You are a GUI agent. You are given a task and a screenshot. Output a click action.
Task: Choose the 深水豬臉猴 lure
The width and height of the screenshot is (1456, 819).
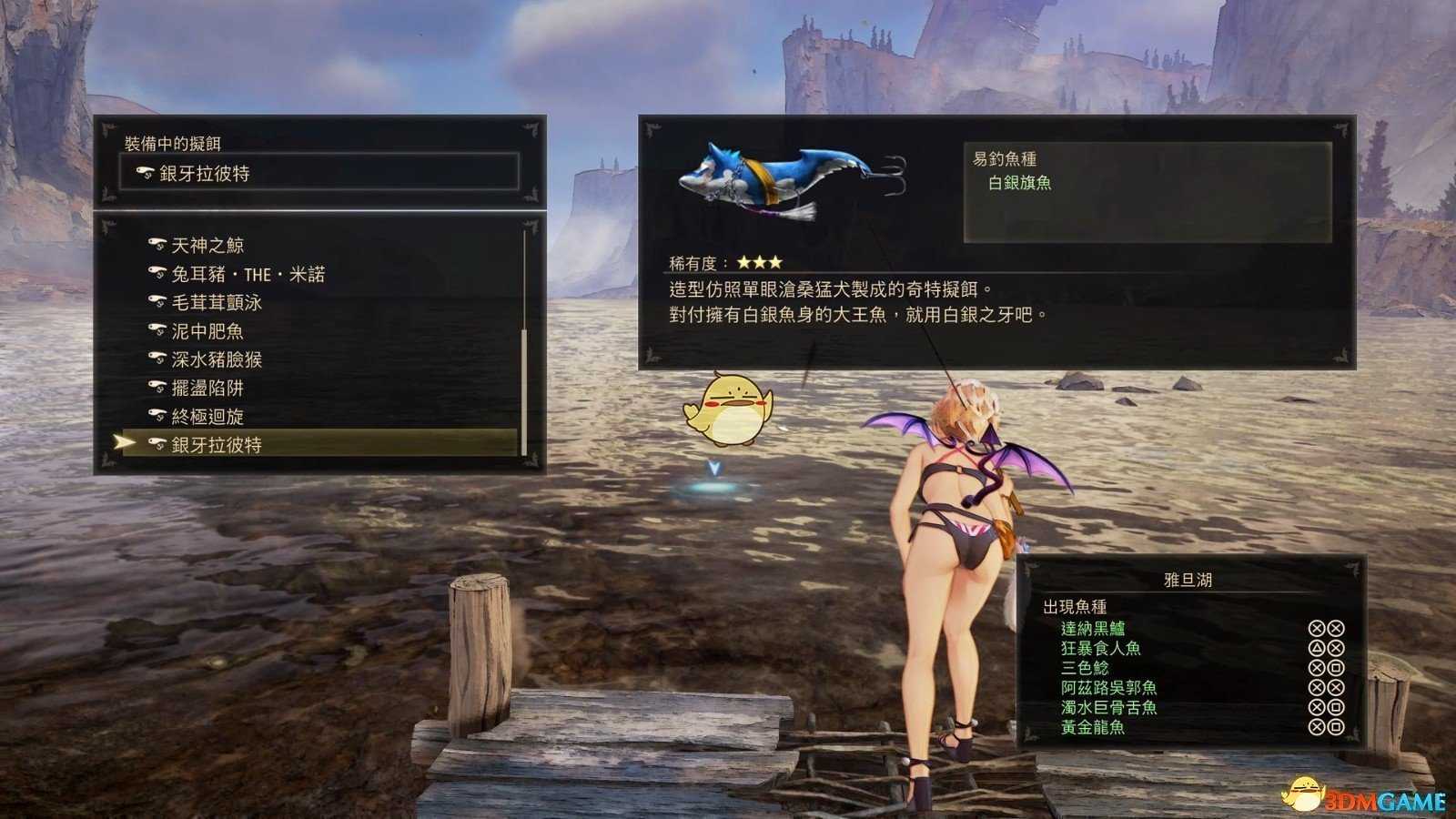217,359
